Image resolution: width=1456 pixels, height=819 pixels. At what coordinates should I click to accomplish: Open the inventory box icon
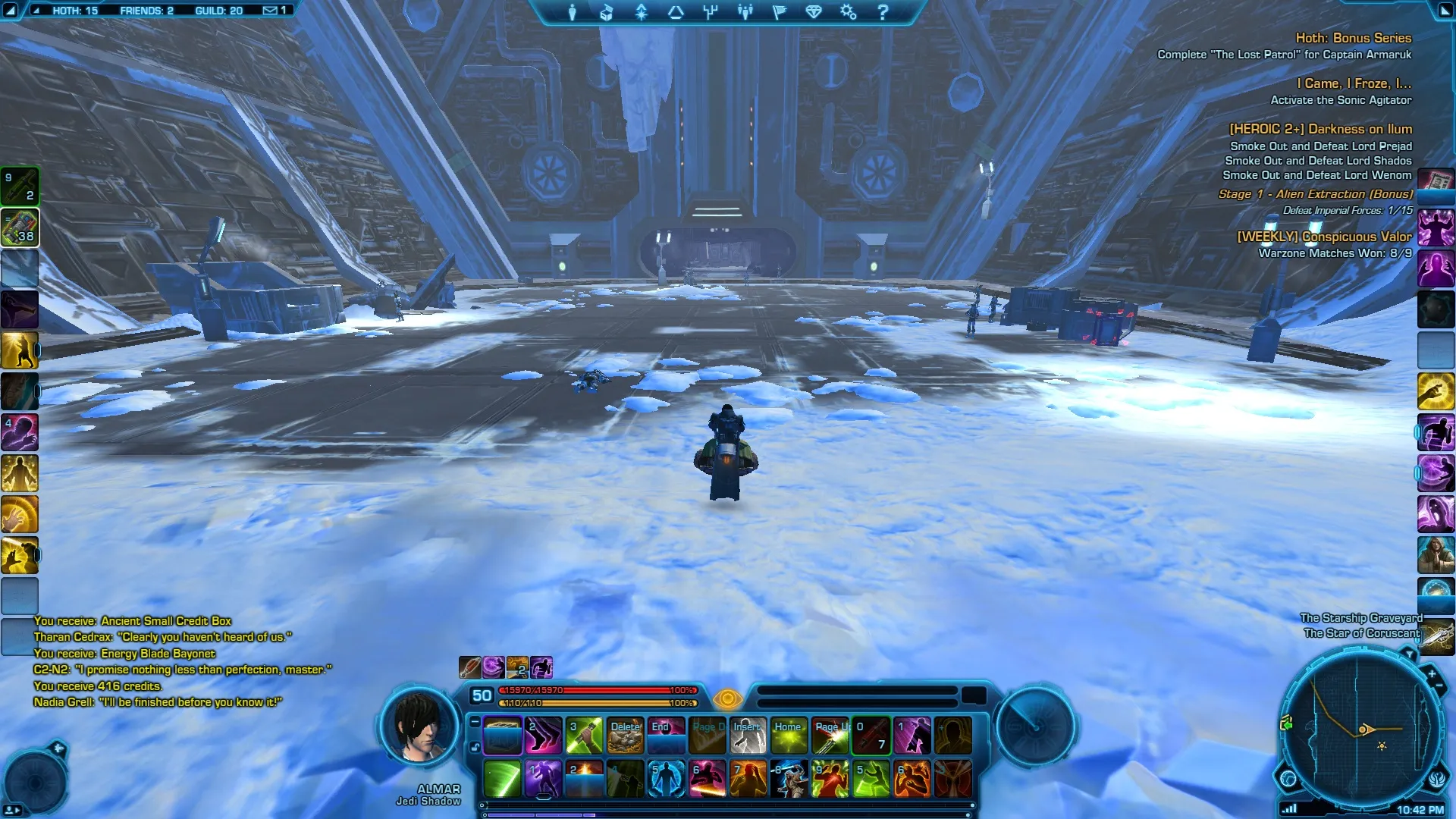tap(607, 12)
